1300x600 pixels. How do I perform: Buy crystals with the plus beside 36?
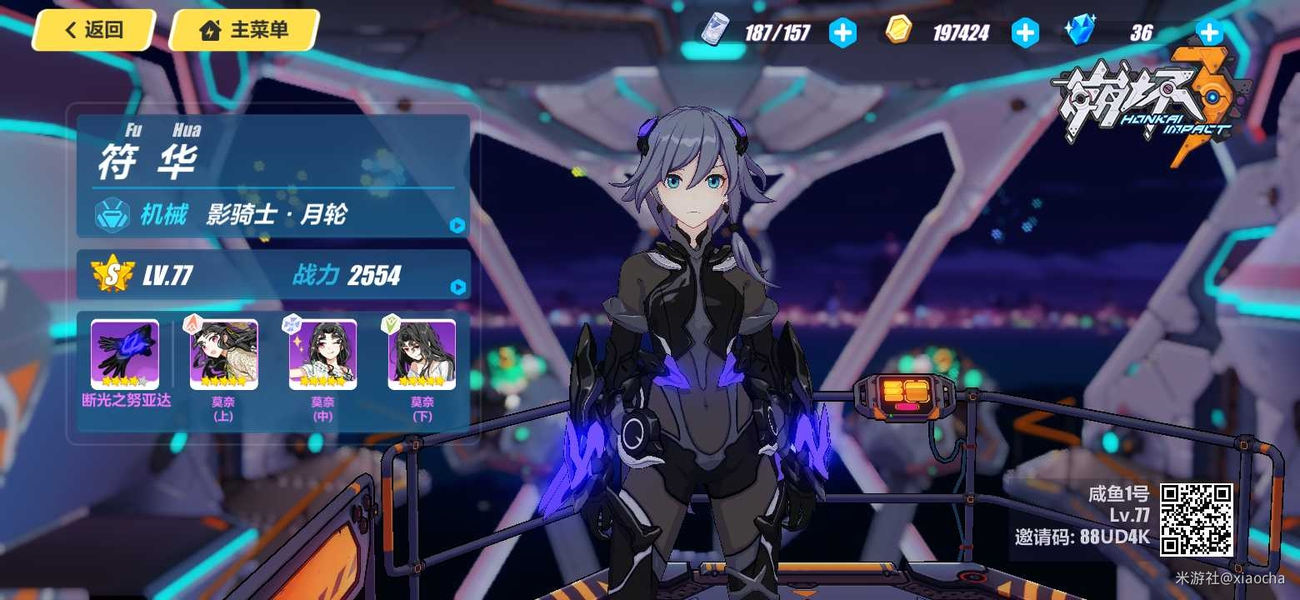coord(1210,33)
